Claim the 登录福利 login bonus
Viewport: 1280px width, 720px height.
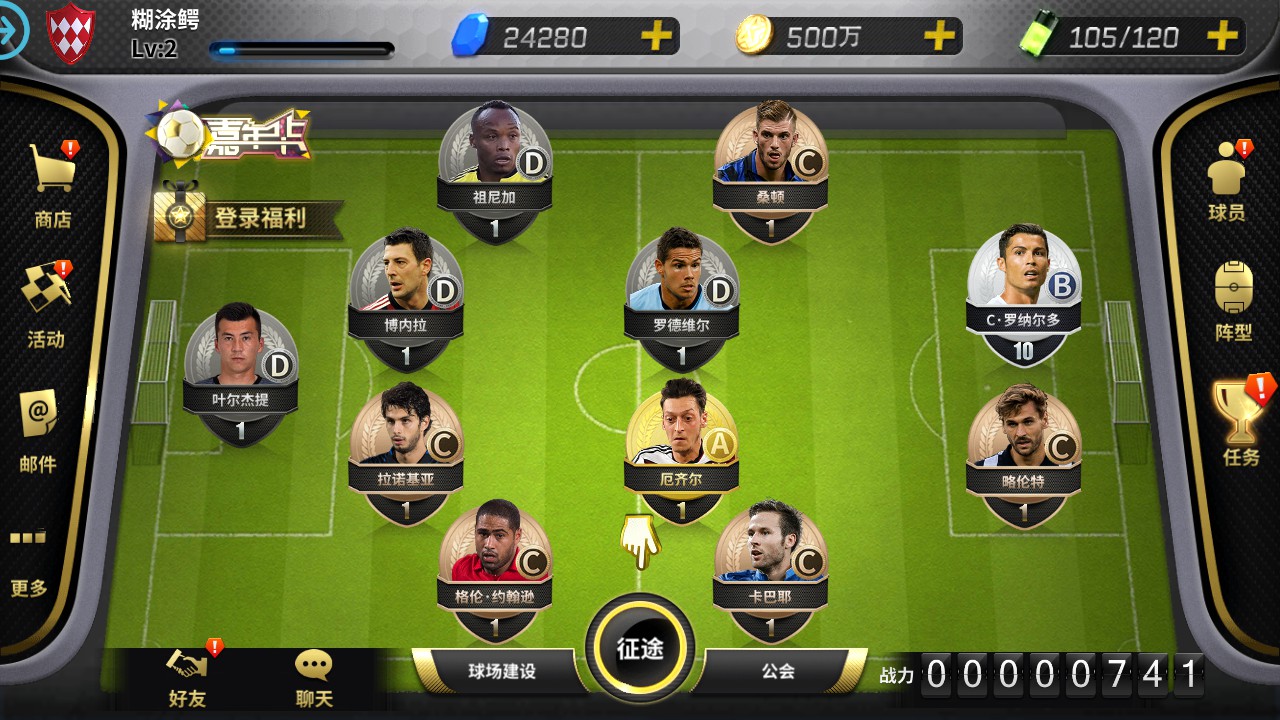(x=248, y=217)
